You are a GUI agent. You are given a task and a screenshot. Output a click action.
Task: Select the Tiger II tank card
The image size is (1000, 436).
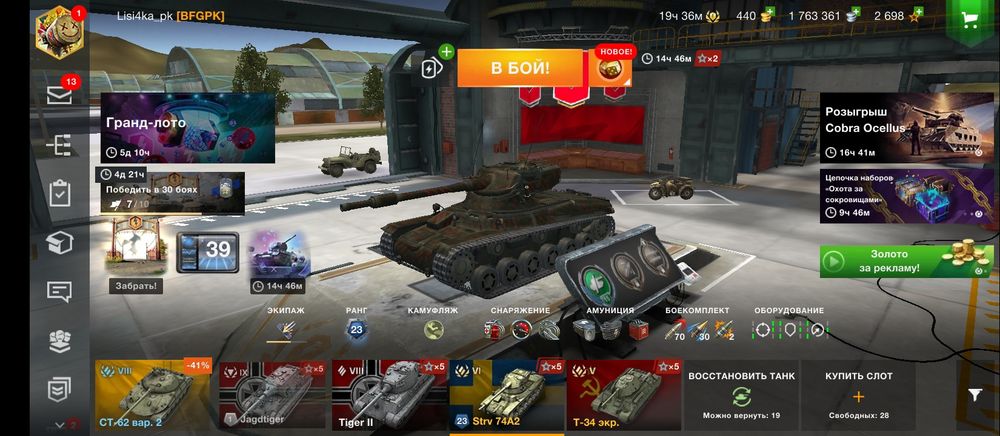(x=389, y=395)
